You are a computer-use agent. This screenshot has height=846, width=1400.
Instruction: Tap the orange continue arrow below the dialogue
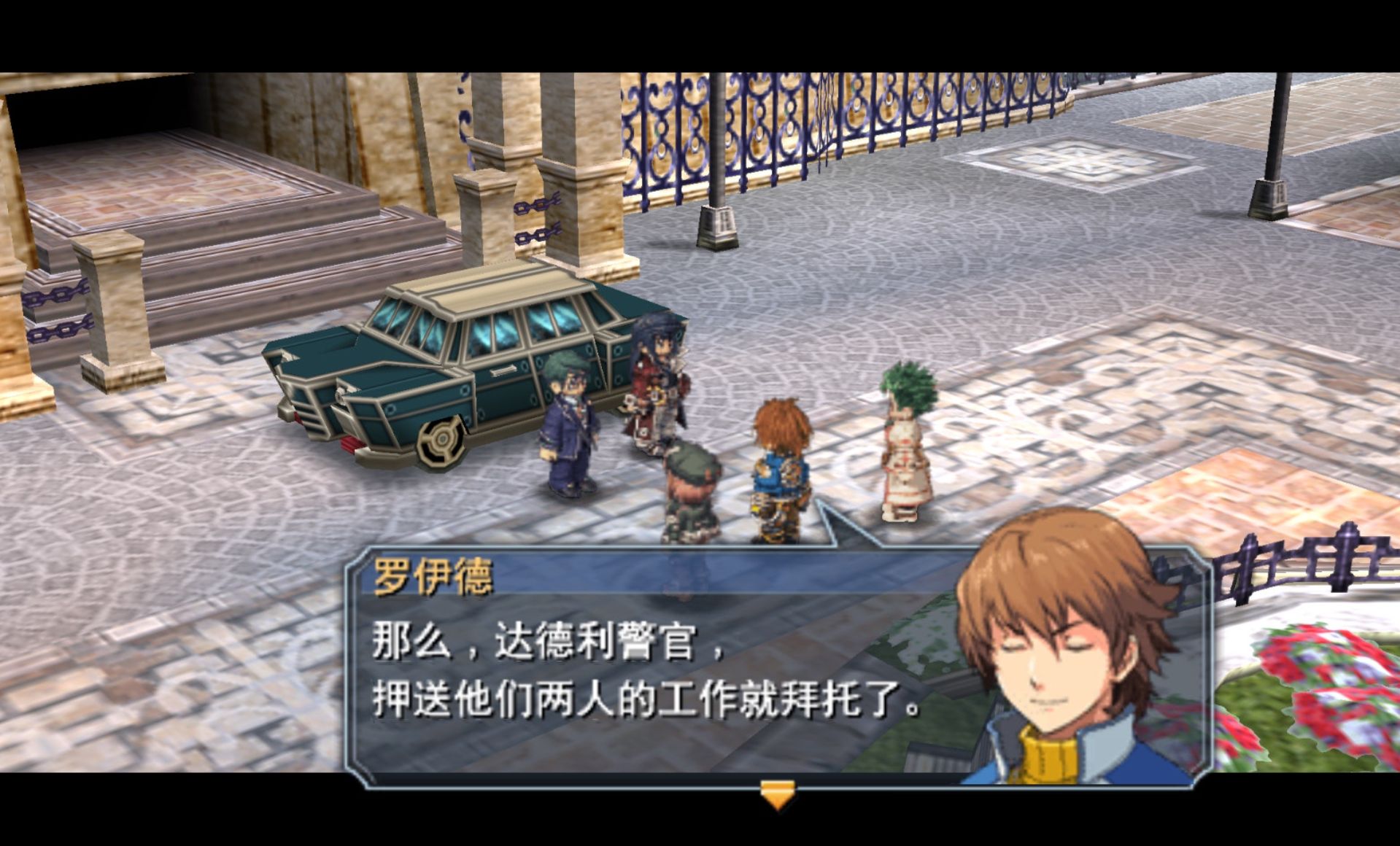[777, 794]
